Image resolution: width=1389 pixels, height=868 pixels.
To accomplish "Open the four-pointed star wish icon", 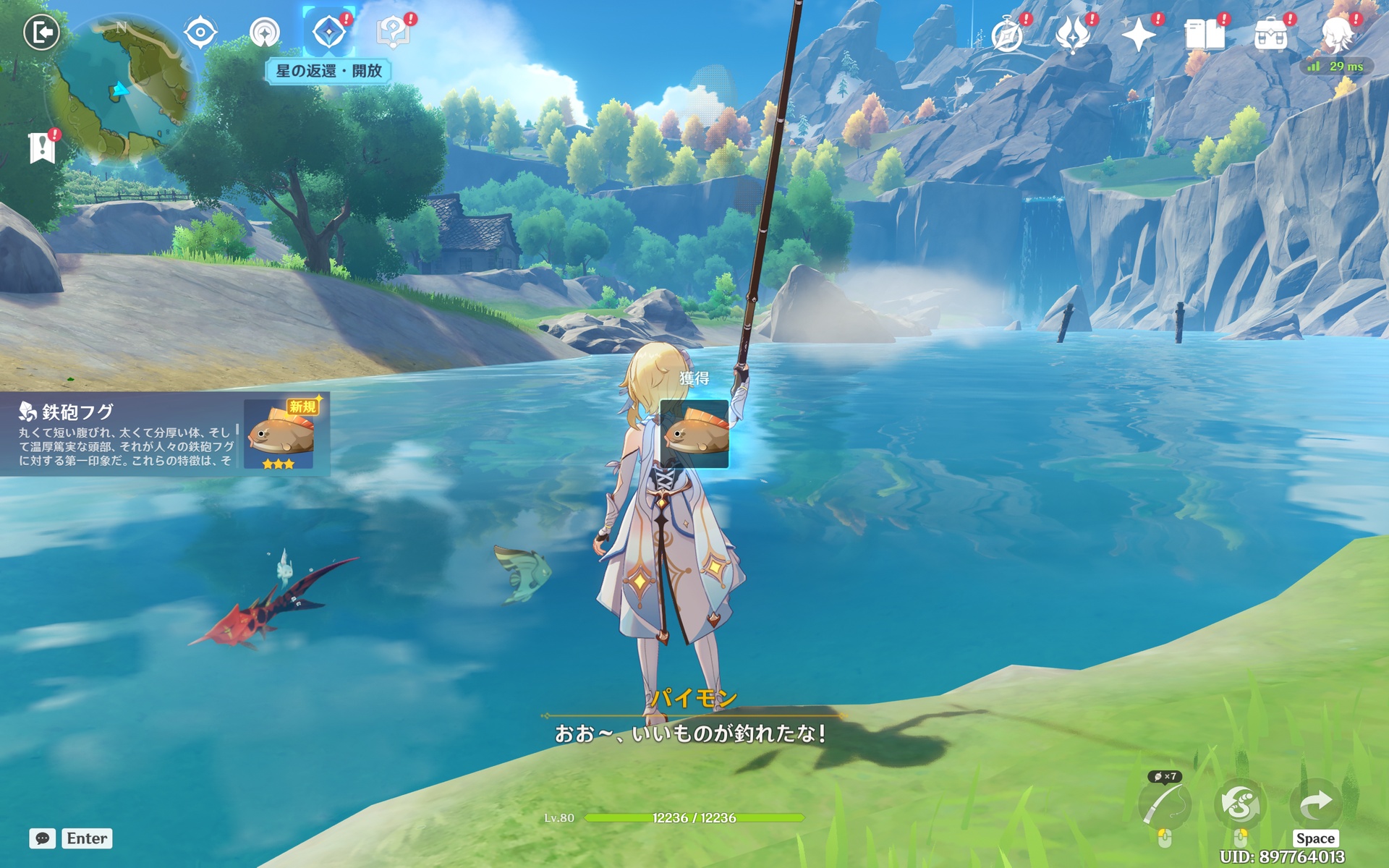I will pos(1138,34).
